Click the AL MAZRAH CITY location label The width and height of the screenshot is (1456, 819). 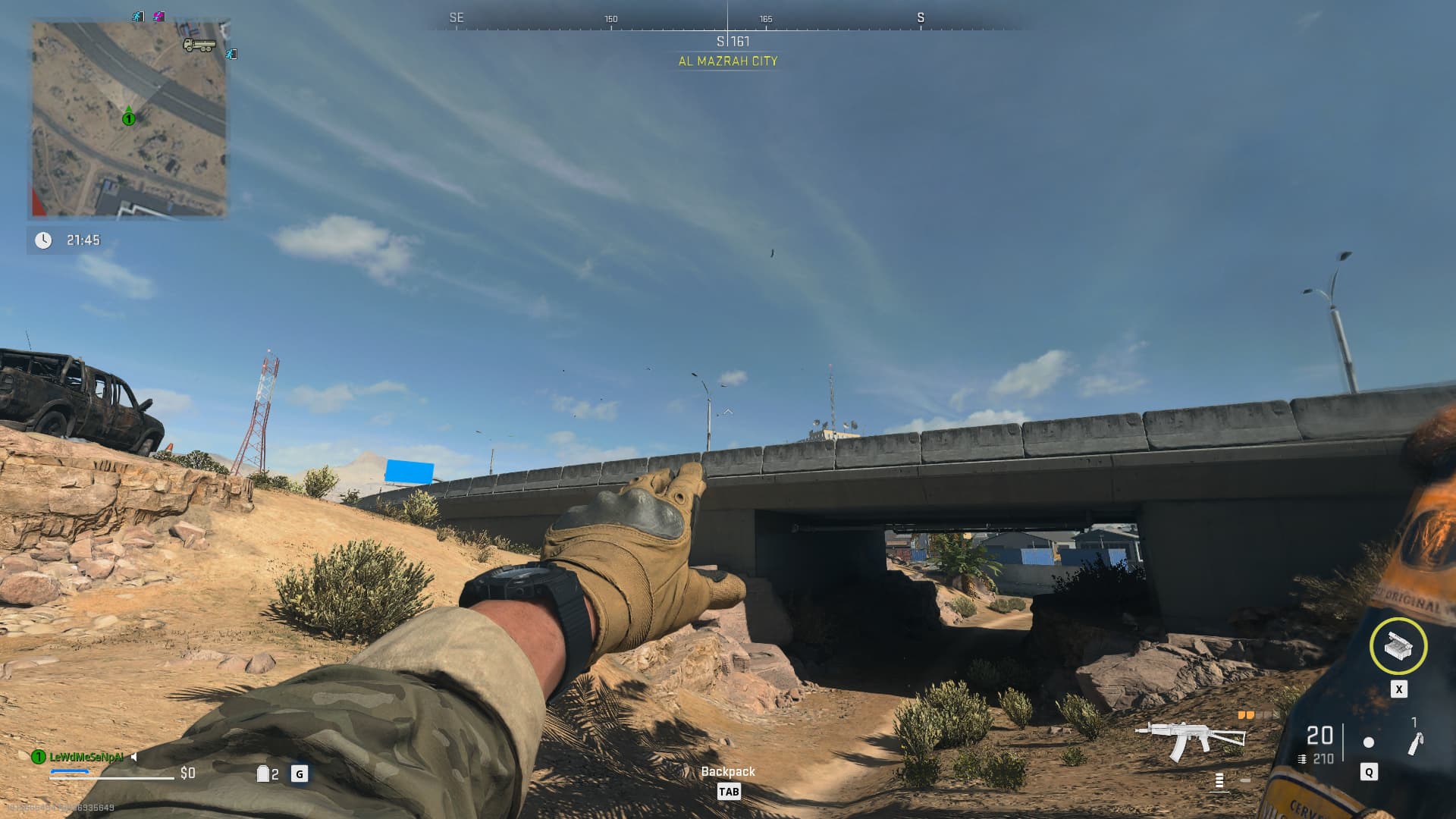[x=727, y=63]
